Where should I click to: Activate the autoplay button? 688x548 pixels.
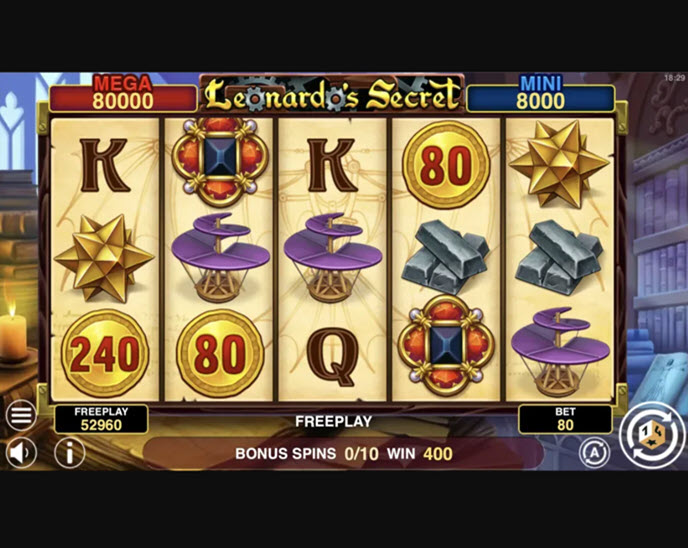pos(594,453)
